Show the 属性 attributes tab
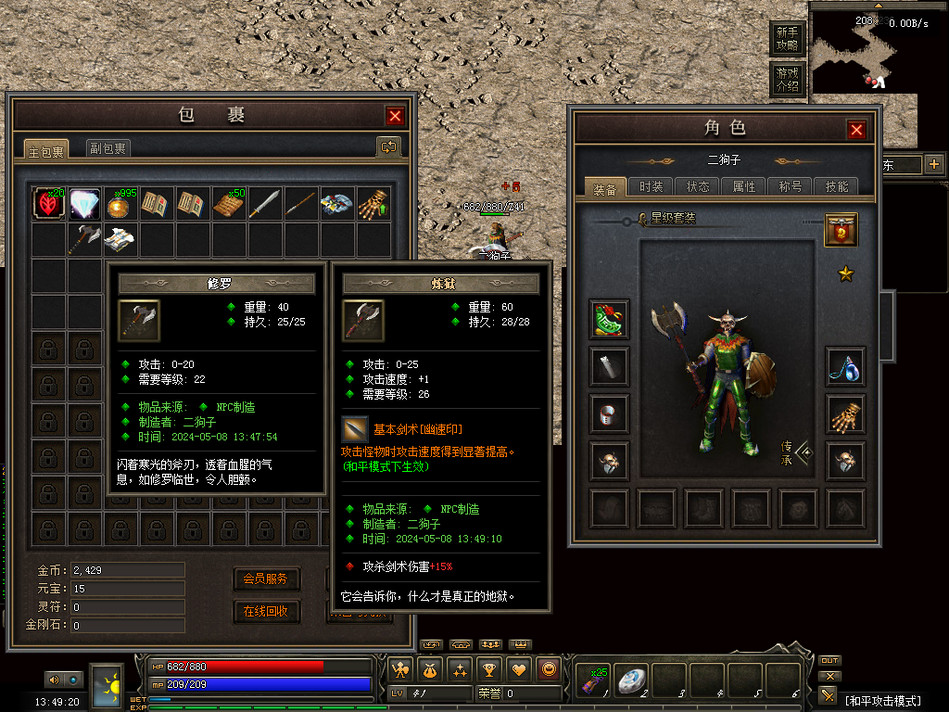The width and height of the screenshot is (949, 712). pos(744,187)
